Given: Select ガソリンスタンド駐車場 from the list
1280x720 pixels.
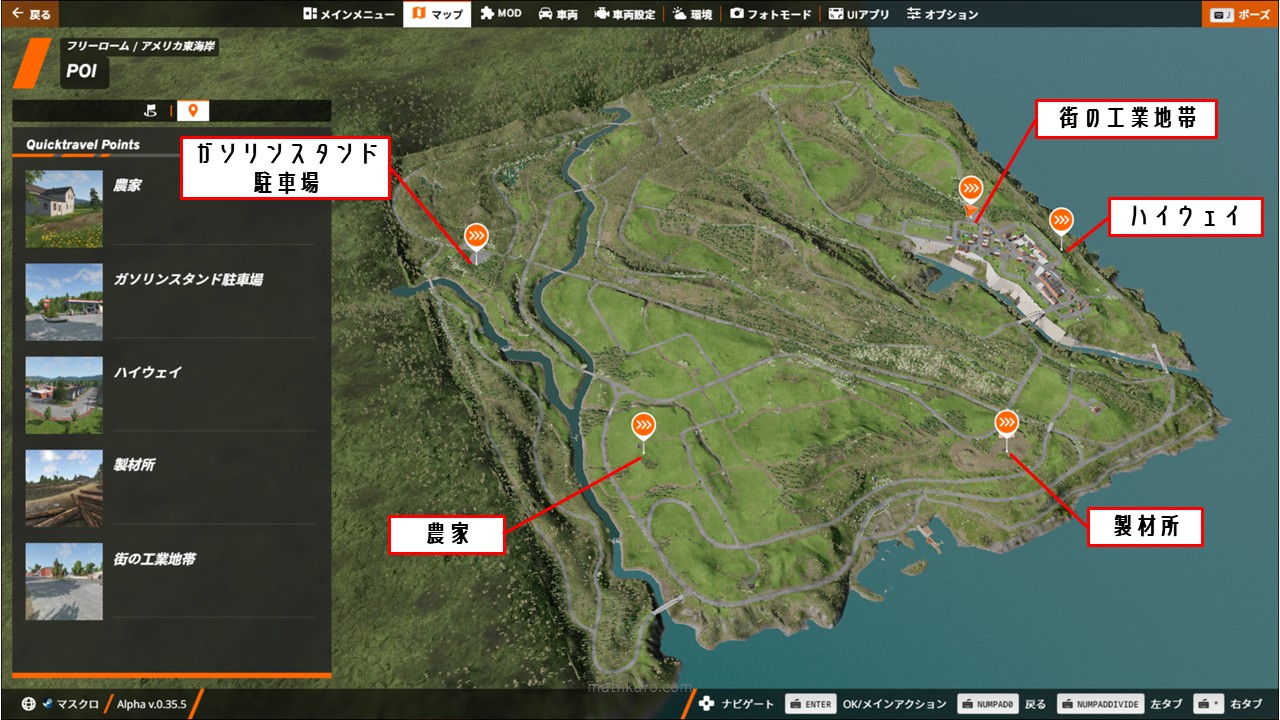Looking at the screenshot, I should pyautogui.click(x=170, y=301).
